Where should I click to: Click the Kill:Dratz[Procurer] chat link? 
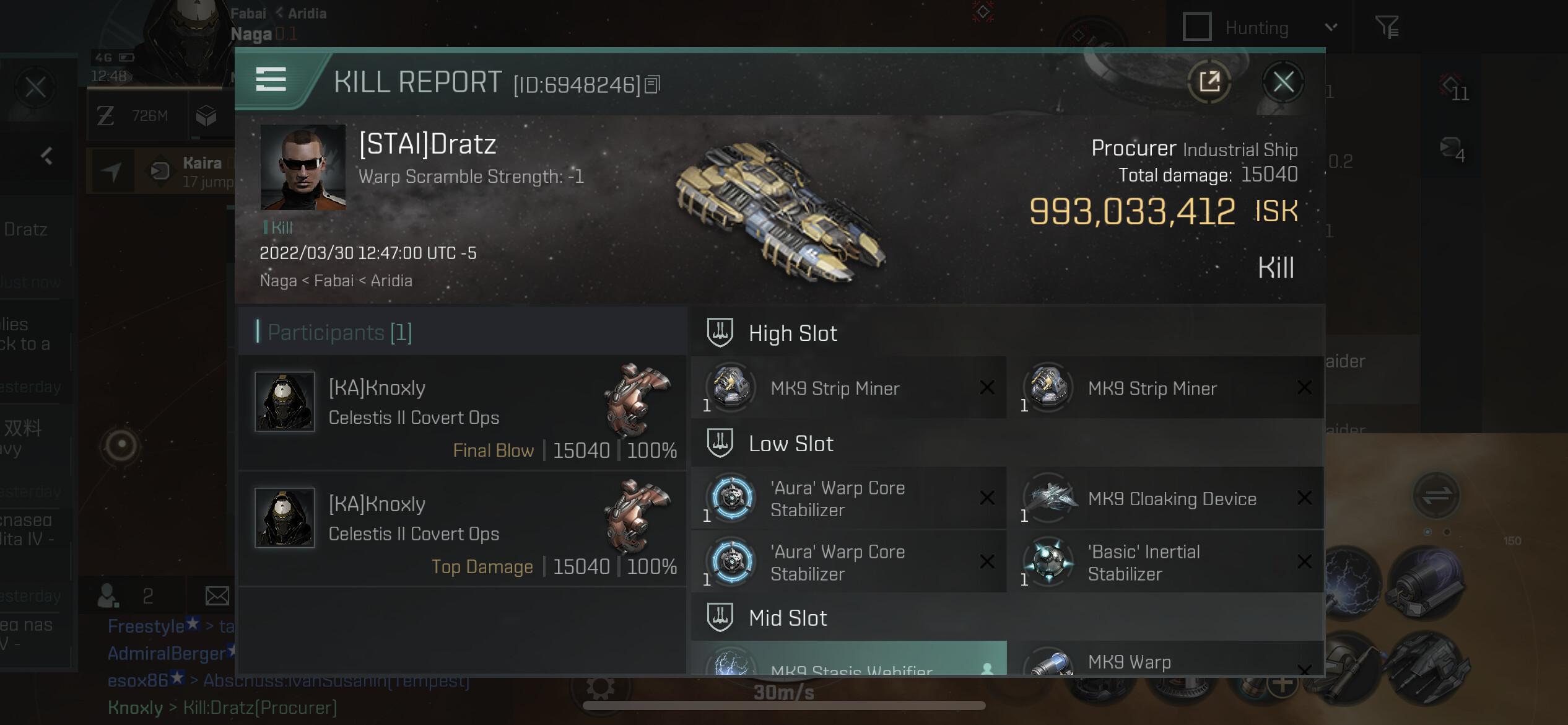(260, 708)
